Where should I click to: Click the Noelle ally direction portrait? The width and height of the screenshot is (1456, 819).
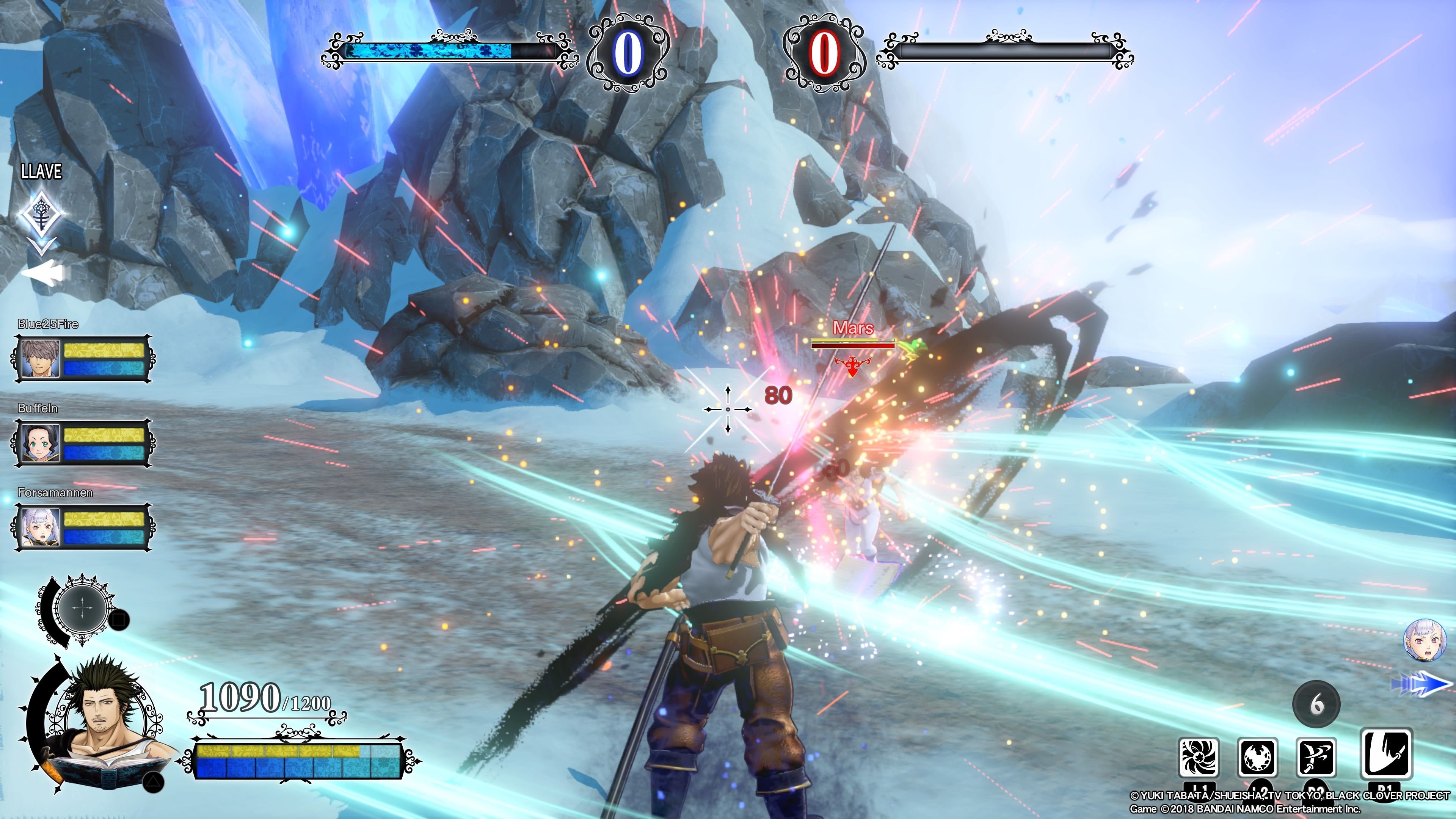tap(1421, 640)
